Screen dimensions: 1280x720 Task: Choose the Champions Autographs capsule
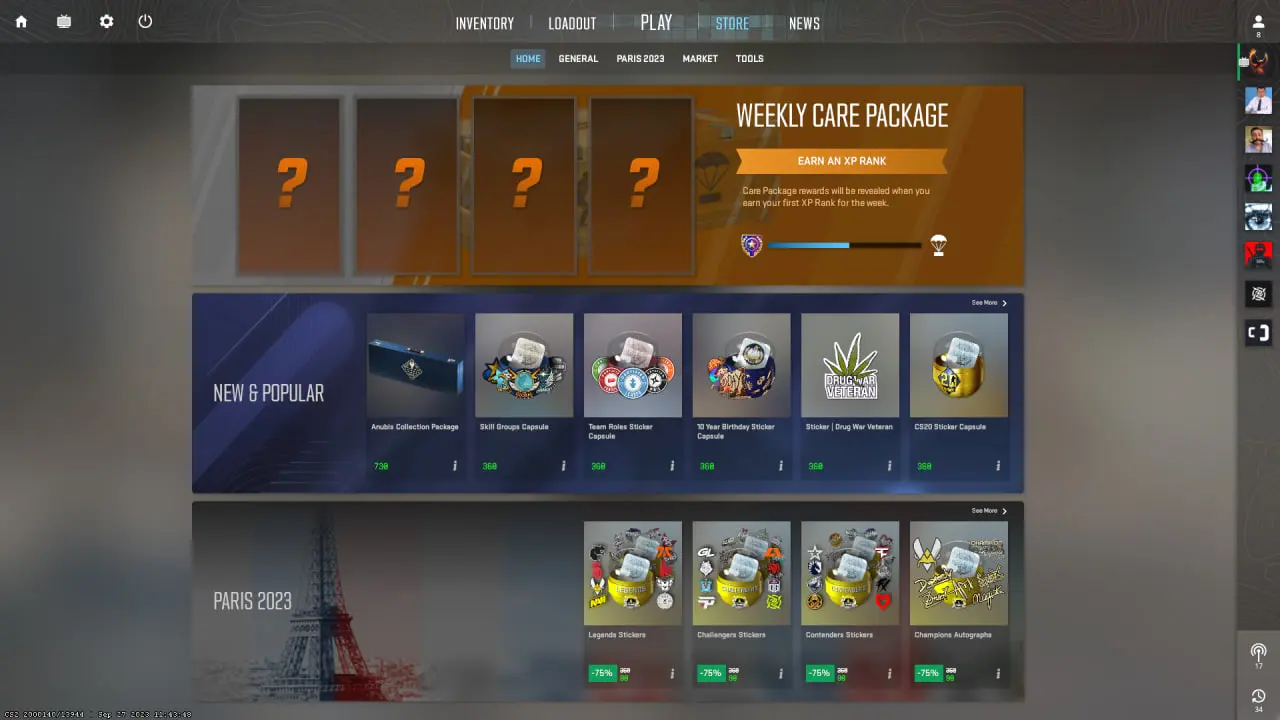(959, 573)
